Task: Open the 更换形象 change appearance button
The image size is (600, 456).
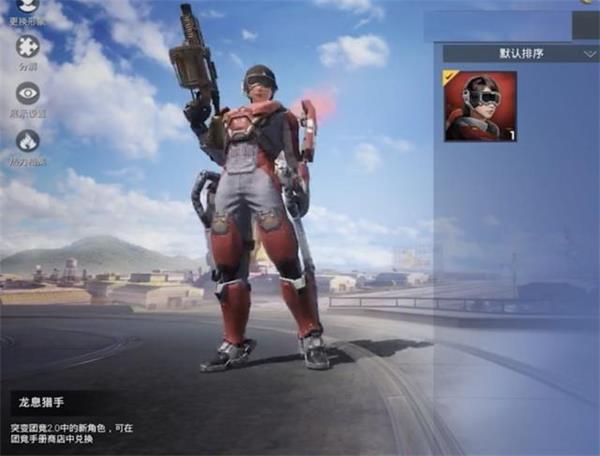Action: [28, 8]
